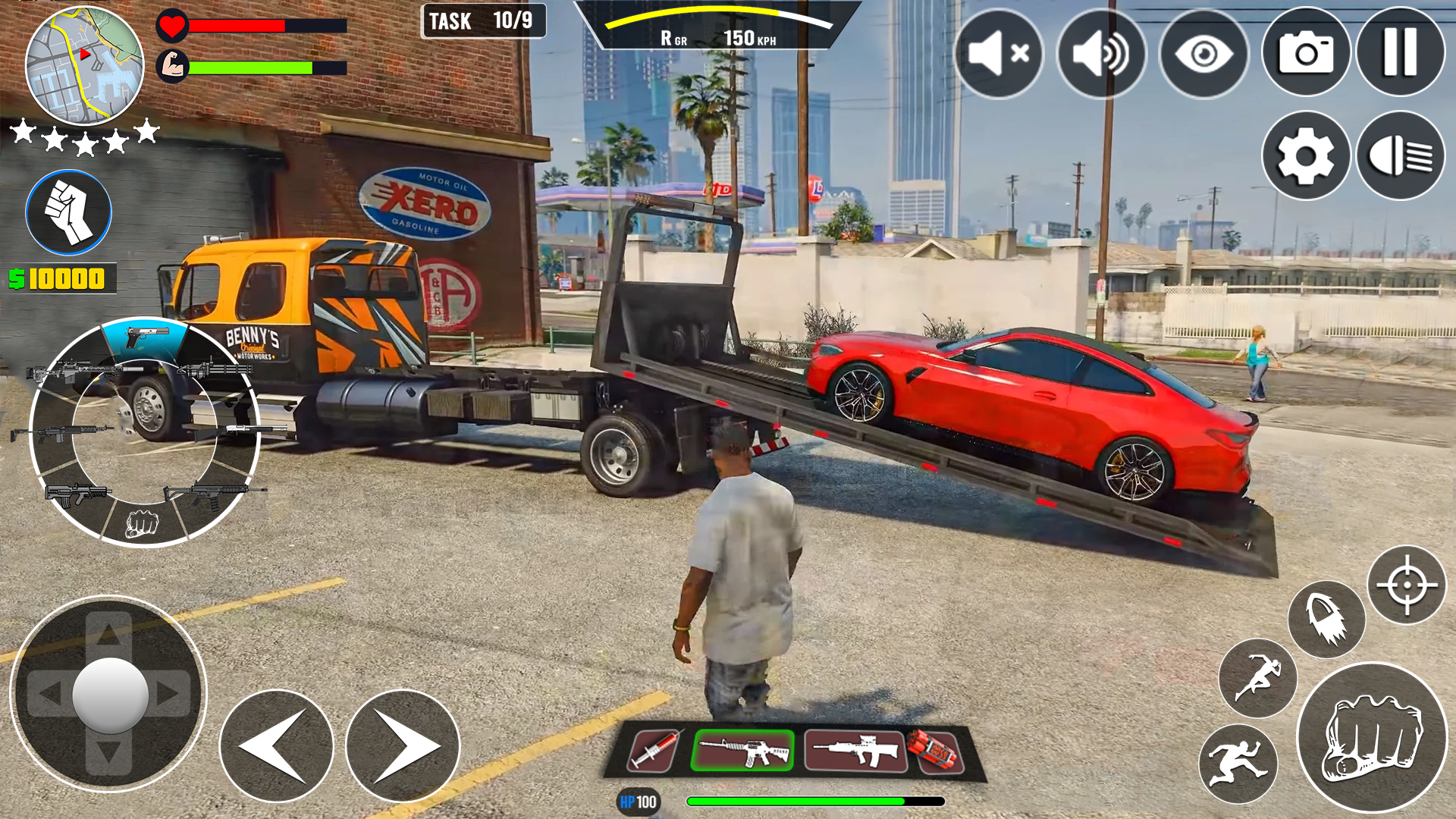Select the pistol in the weapon wheel
Viewport: 1456px width, 819px height.
pyautogui.click(x=144, y=336)
